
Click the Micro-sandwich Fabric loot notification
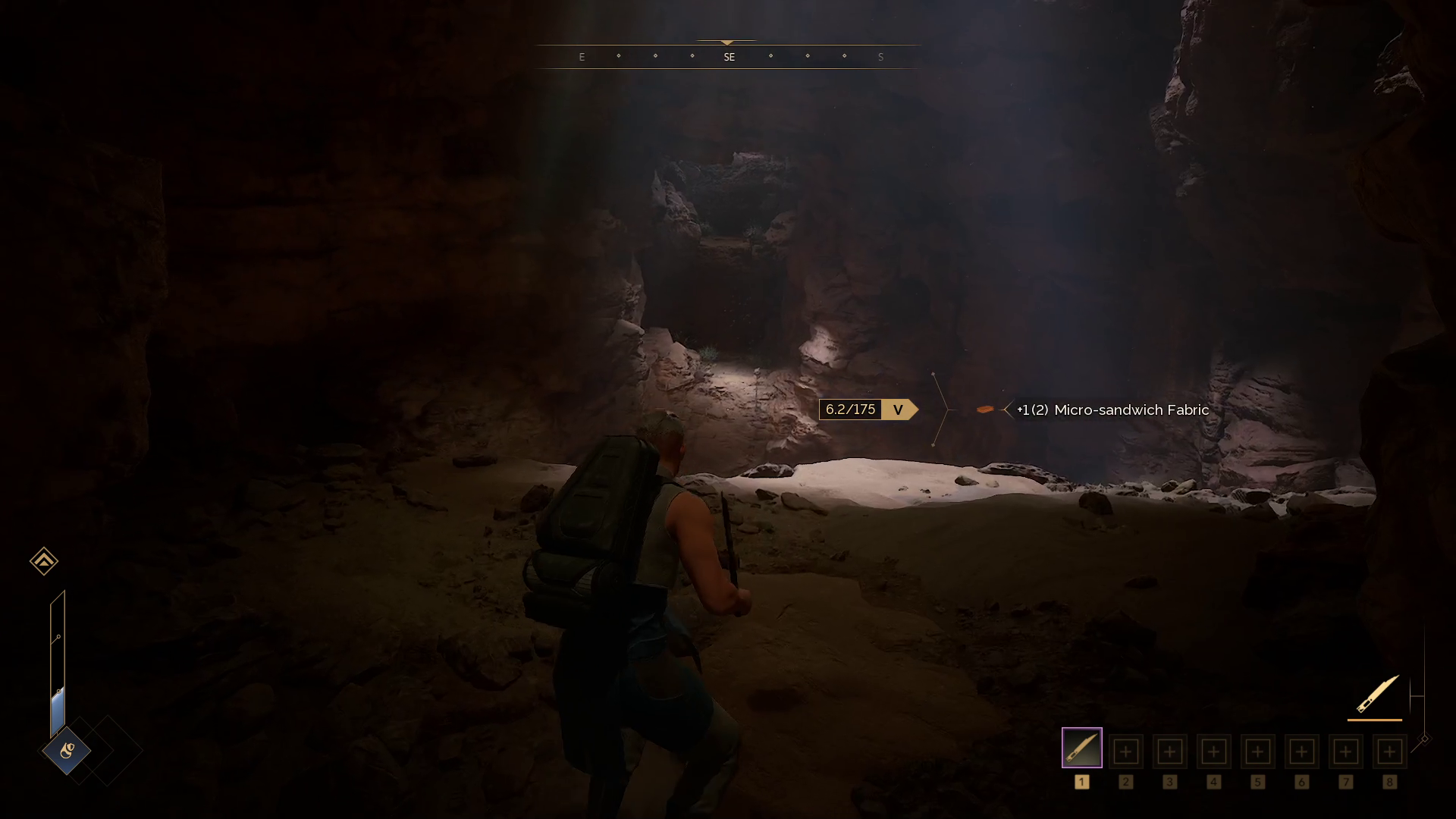click(1112, 410)
